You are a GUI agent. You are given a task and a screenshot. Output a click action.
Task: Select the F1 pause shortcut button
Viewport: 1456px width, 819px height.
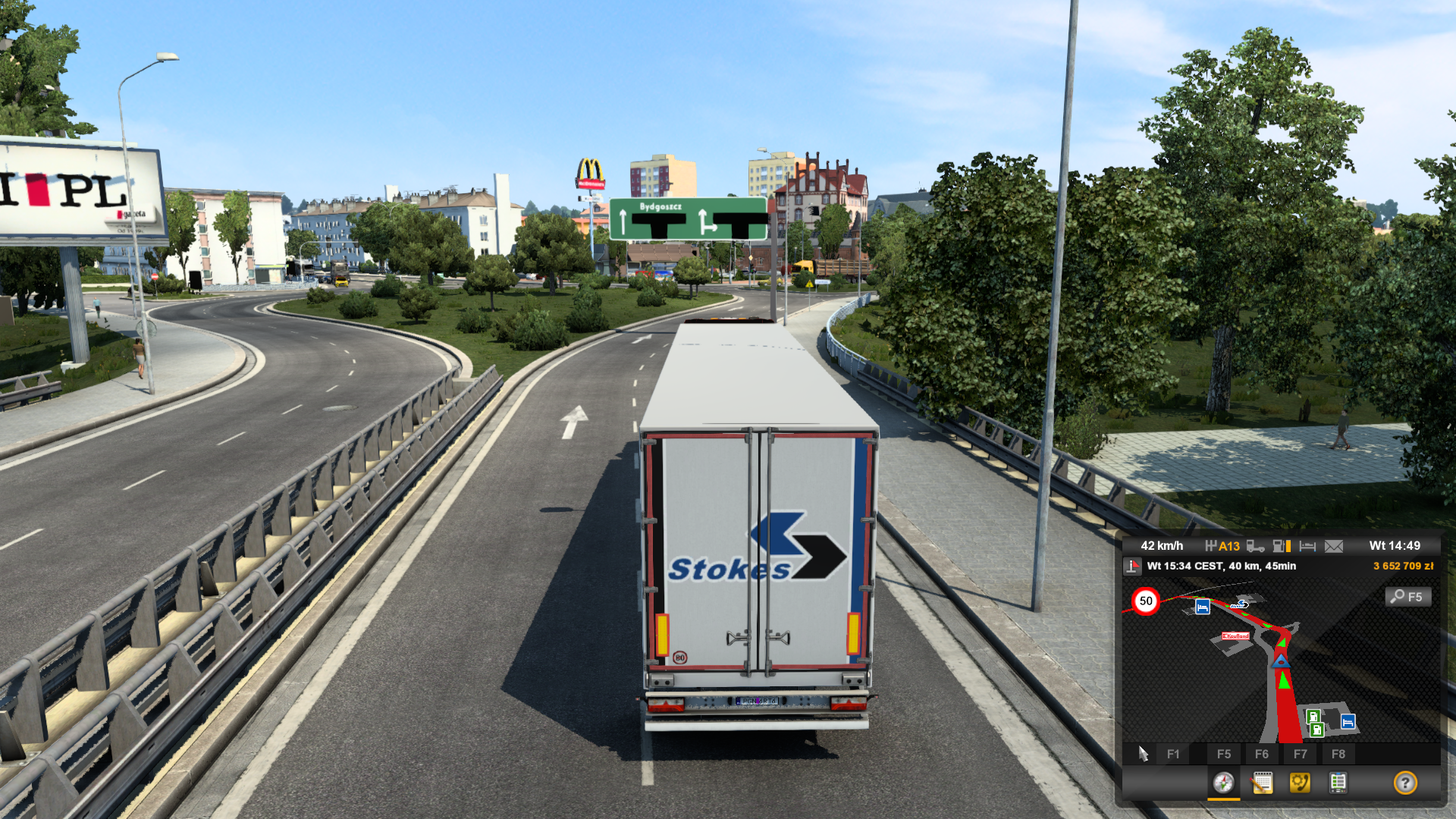click(1172, 754)
